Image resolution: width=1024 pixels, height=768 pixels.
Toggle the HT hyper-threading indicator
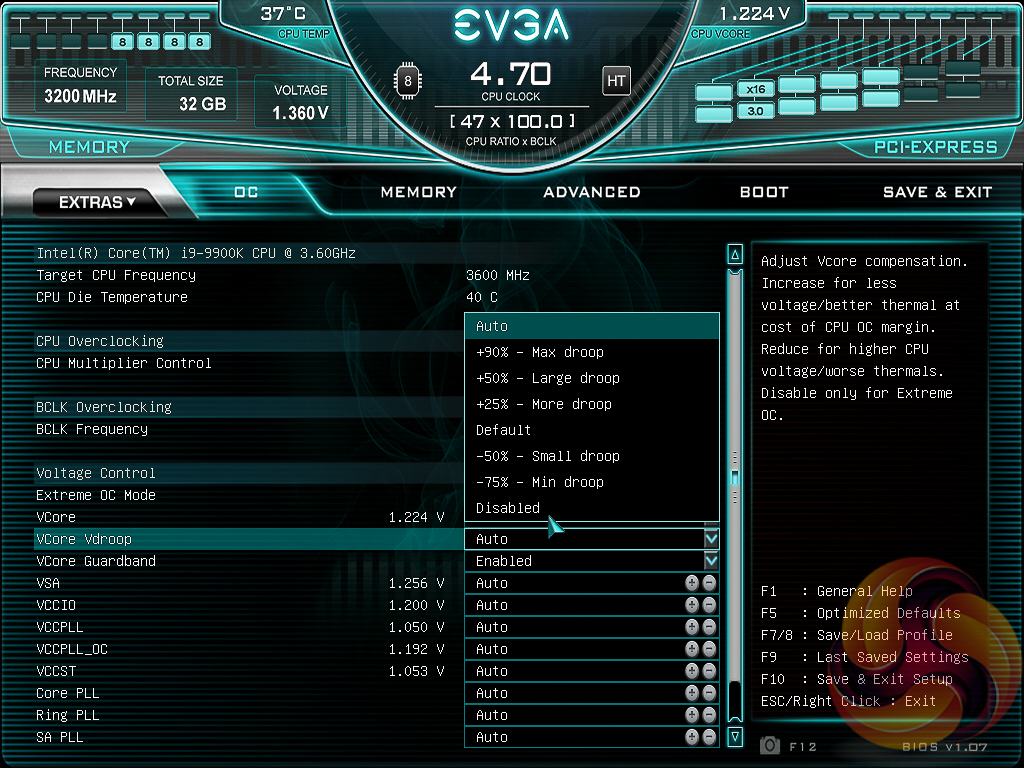616,80
